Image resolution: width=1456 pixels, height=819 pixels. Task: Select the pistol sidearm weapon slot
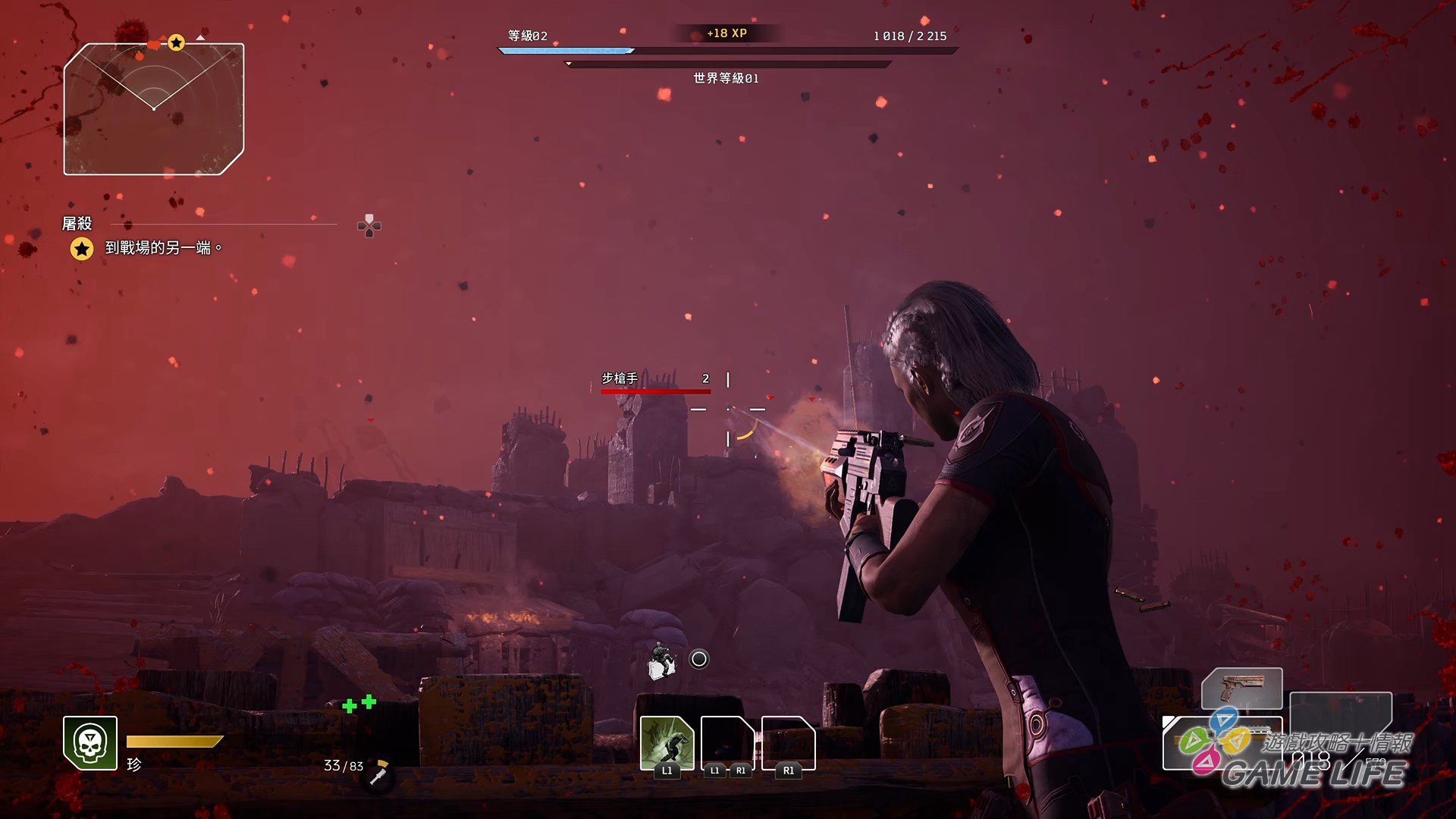(x=1241, y=689)
